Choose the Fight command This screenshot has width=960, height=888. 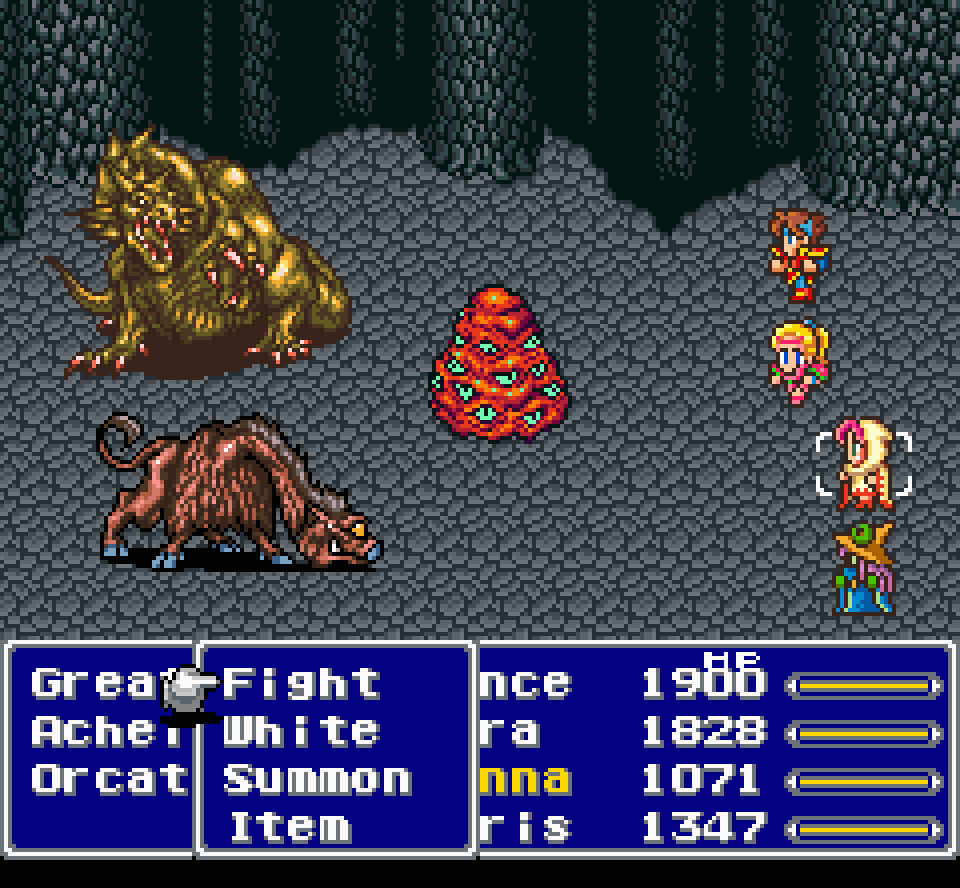(301, 684)
